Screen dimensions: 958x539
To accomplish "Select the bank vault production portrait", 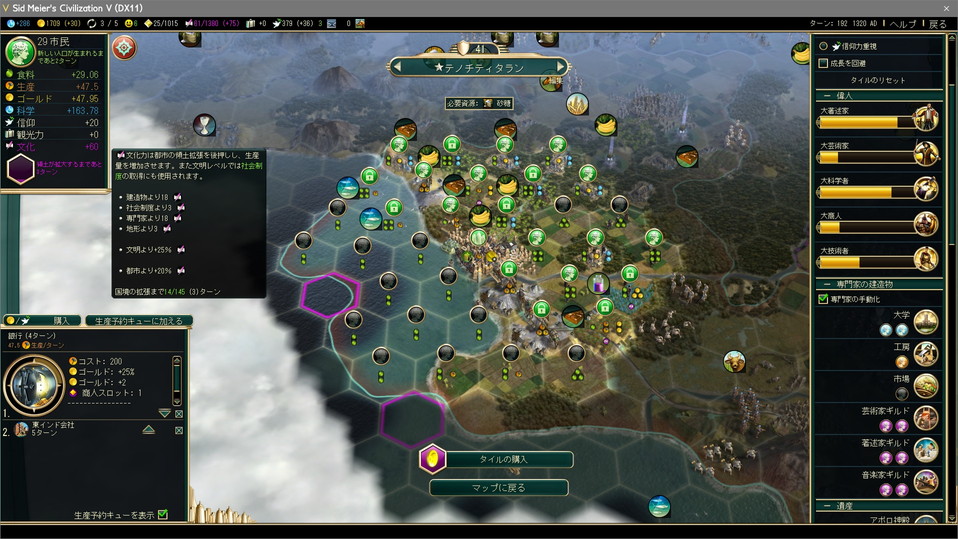I will tap(33, 381).
